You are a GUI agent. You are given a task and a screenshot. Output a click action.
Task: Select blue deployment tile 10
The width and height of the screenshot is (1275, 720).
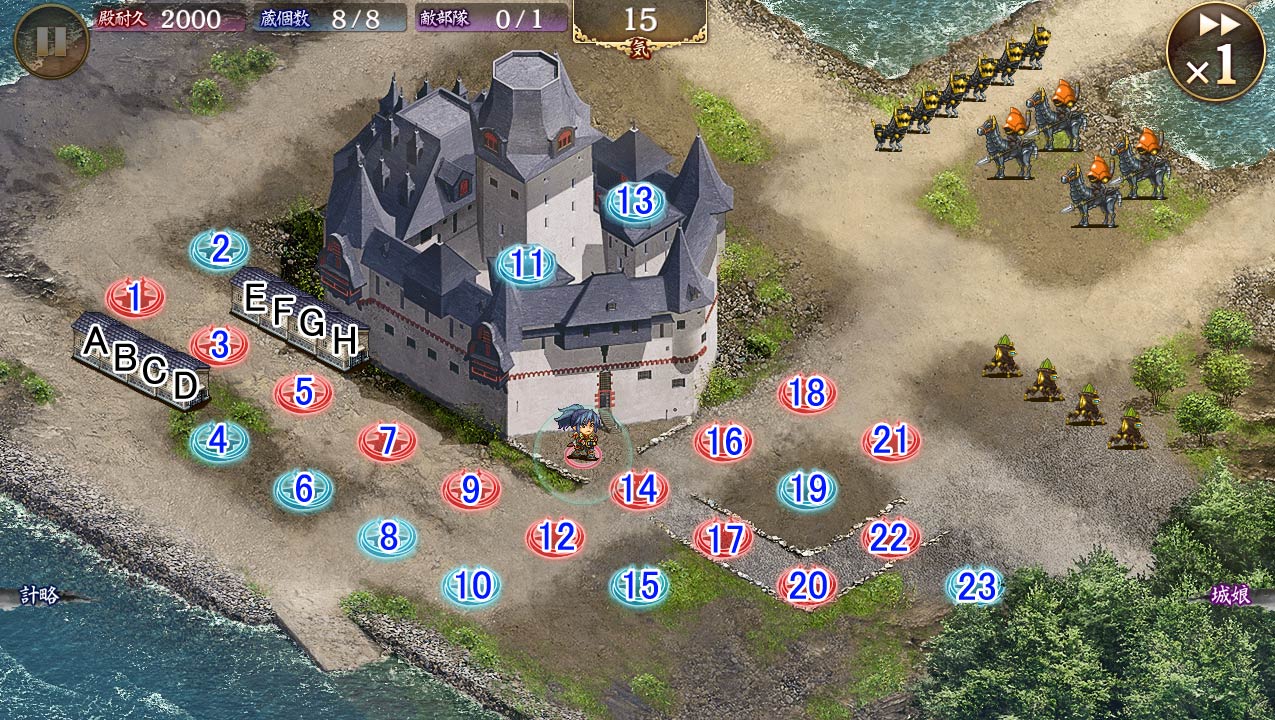471,586
